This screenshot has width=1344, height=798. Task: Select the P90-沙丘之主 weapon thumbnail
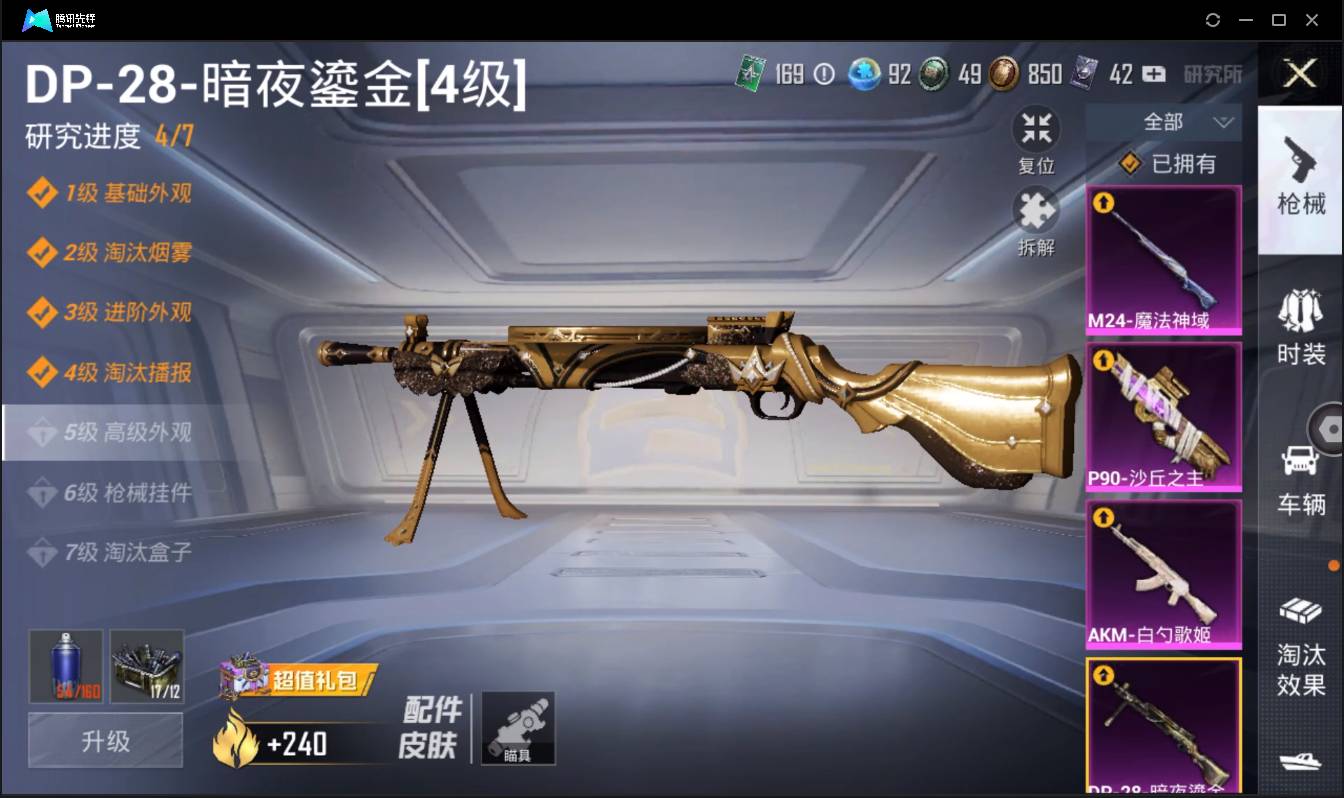pos(1163,415)
